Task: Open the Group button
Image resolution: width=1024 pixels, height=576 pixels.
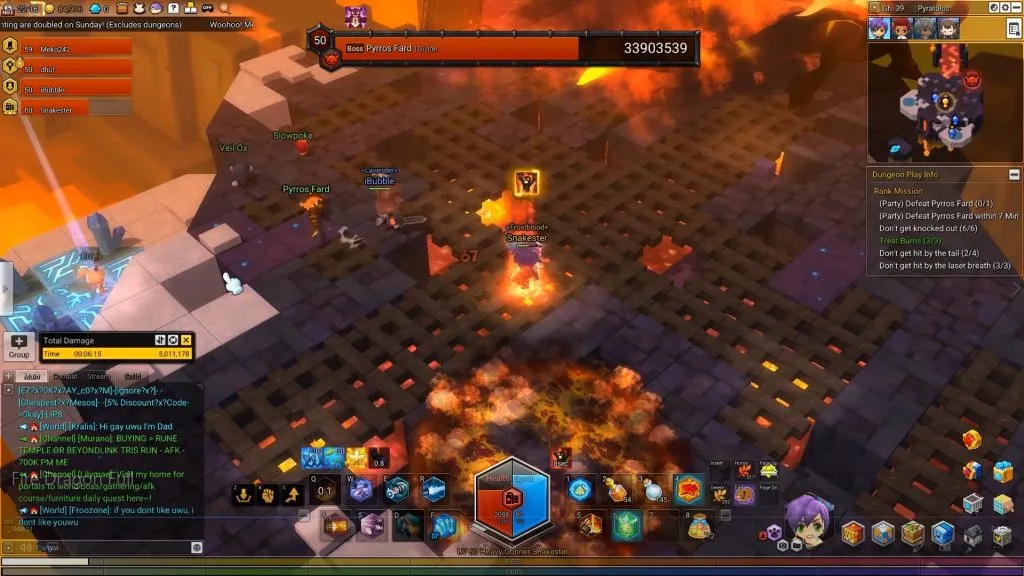Action: tap(19, 346)
